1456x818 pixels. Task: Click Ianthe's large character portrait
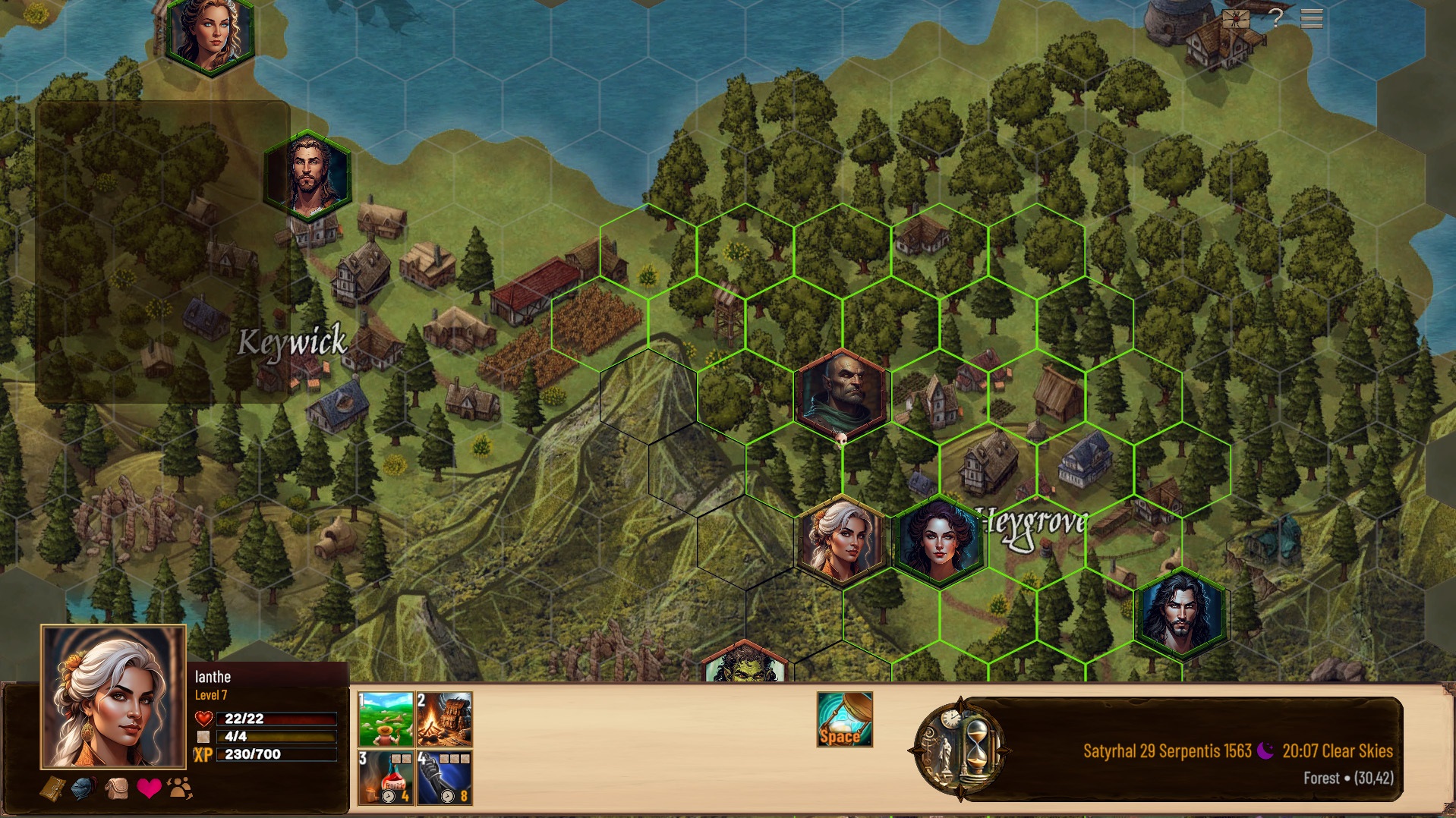click(114, 697)
